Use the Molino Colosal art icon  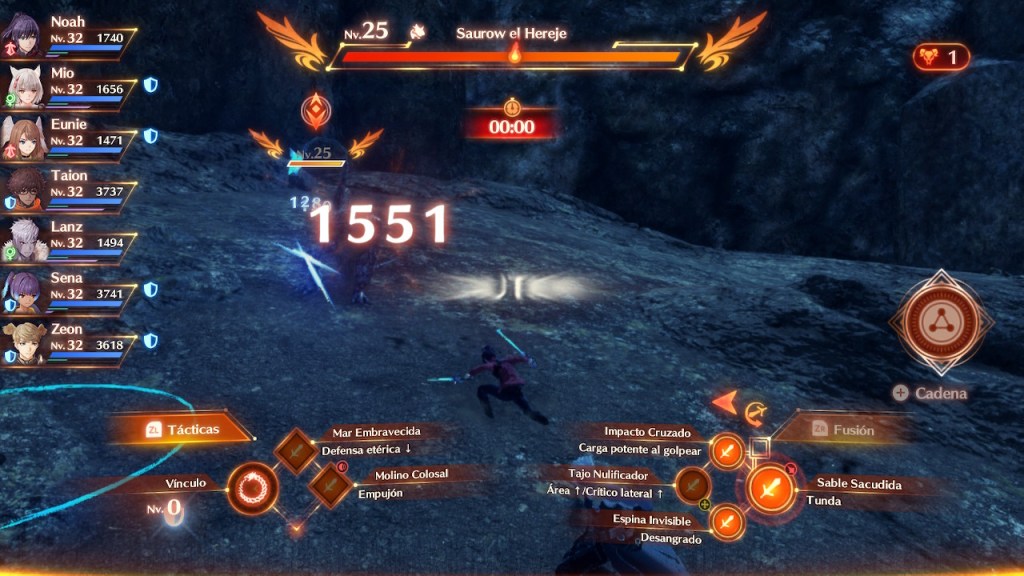click(329, 486)
